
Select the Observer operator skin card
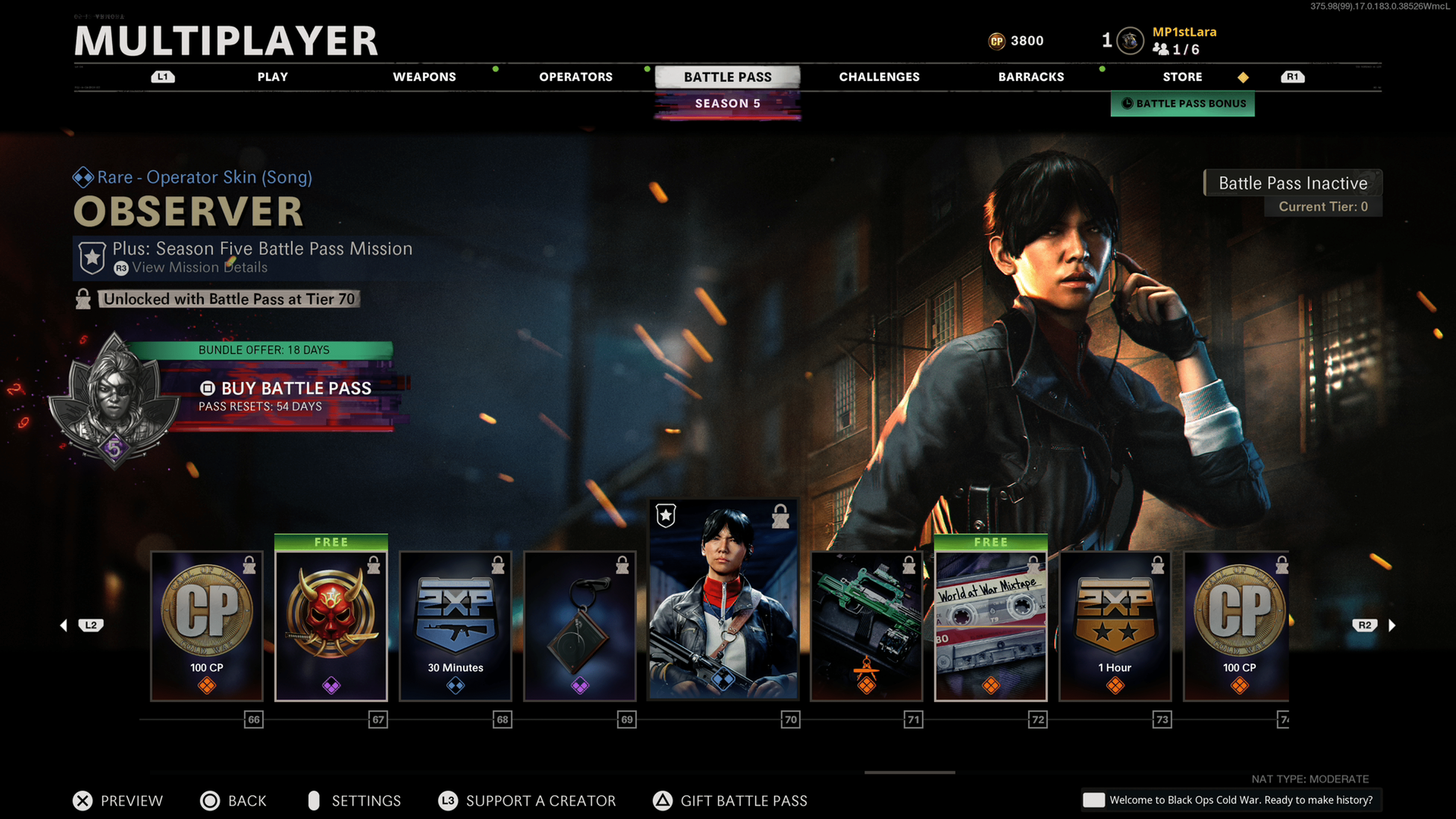tap(723, 599)
